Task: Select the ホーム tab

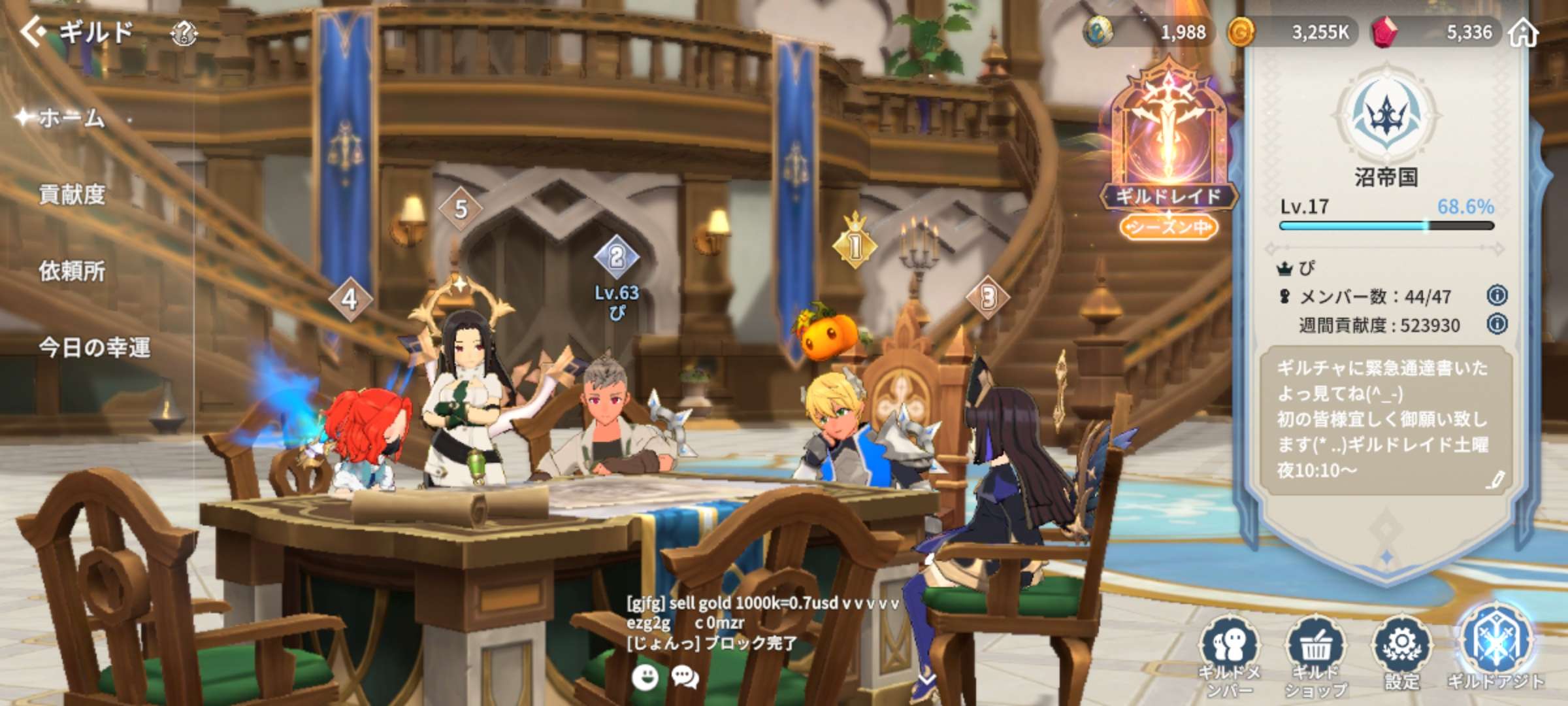Action: (x=71, y=118)
